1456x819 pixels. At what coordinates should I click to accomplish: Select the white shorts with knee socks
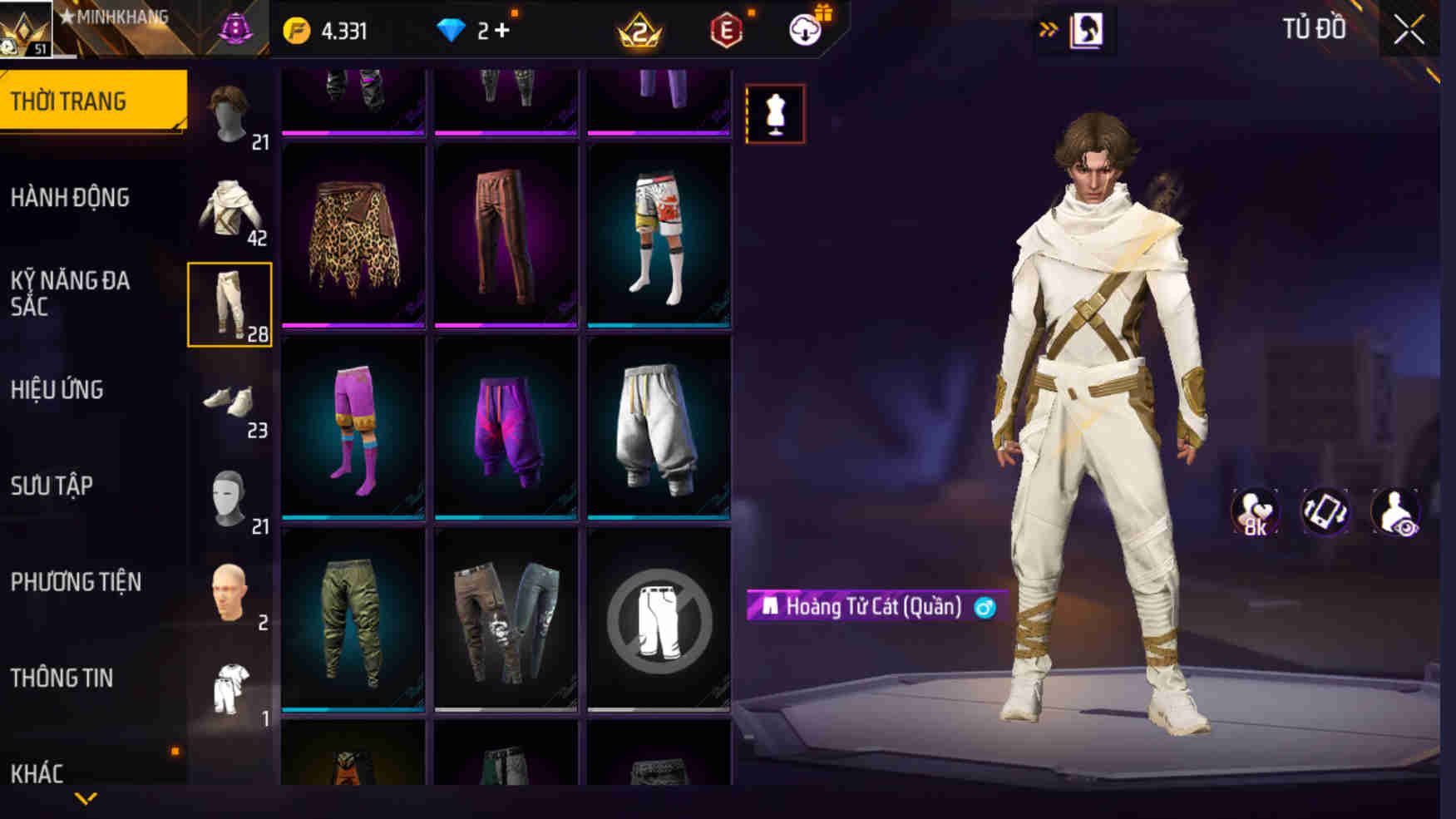point(659,237)
